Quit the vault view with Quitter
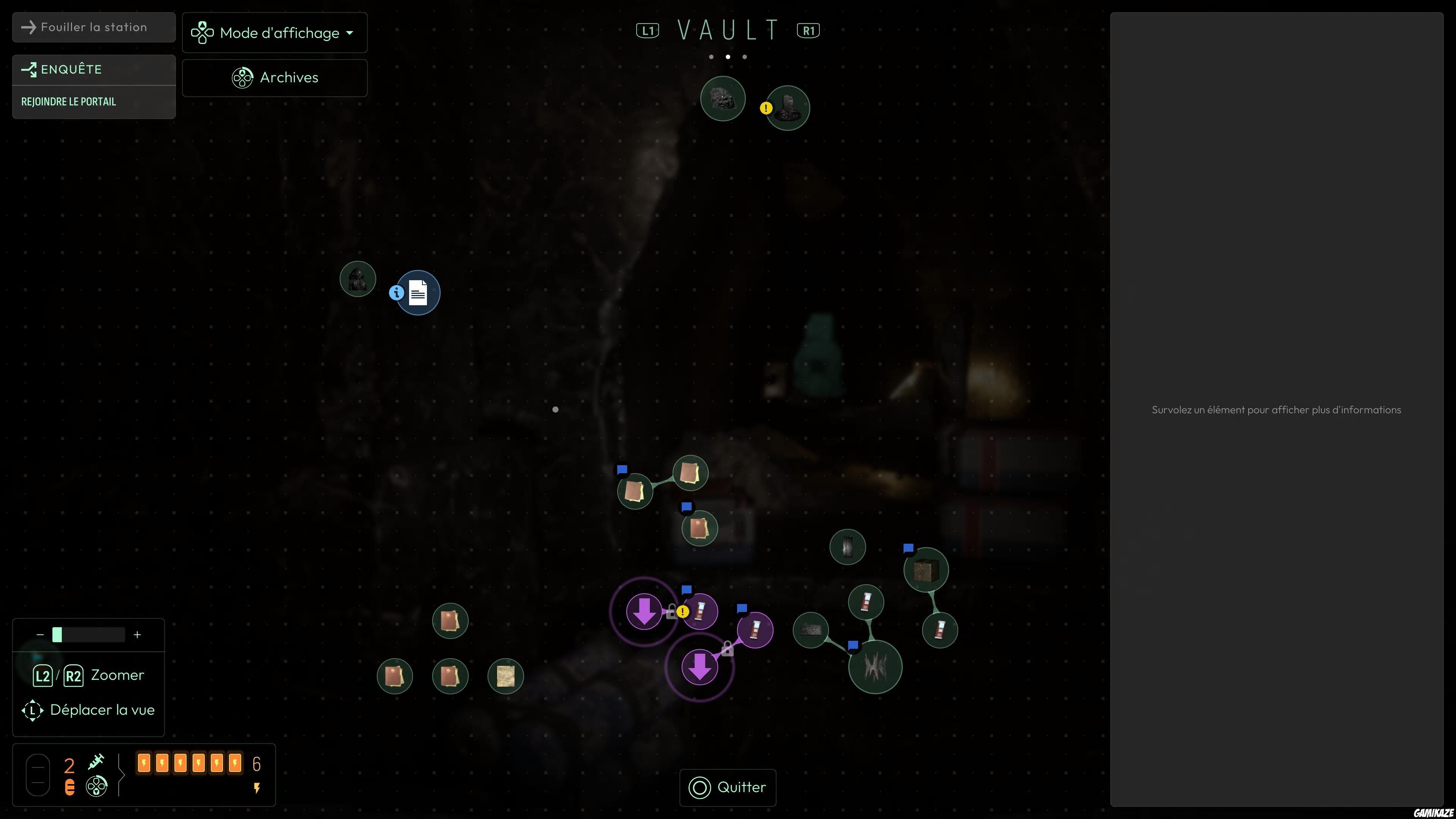 728,788
